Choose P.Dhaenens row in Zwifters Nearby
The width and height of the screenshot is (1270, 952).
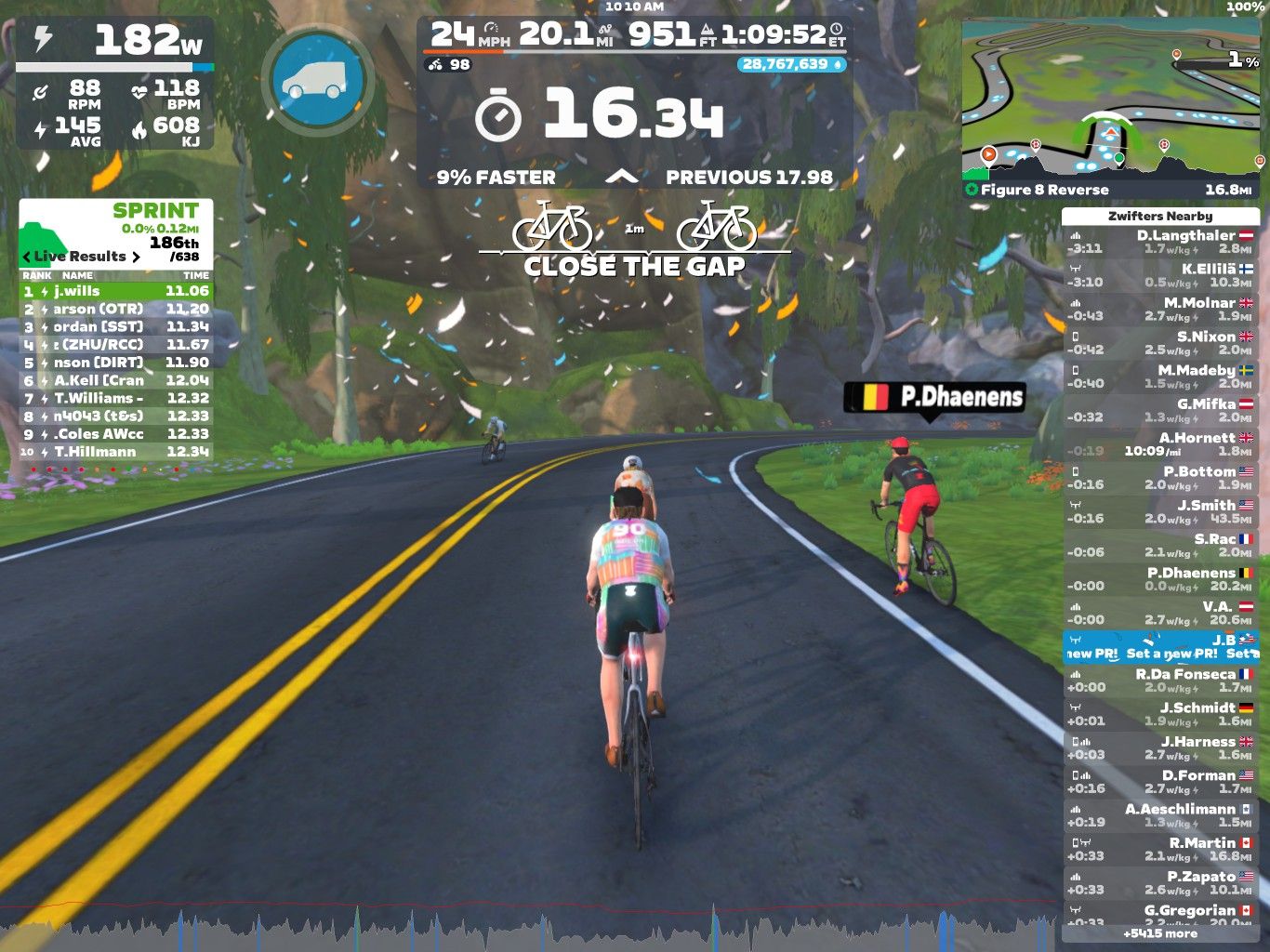(x=1160, y=579)
